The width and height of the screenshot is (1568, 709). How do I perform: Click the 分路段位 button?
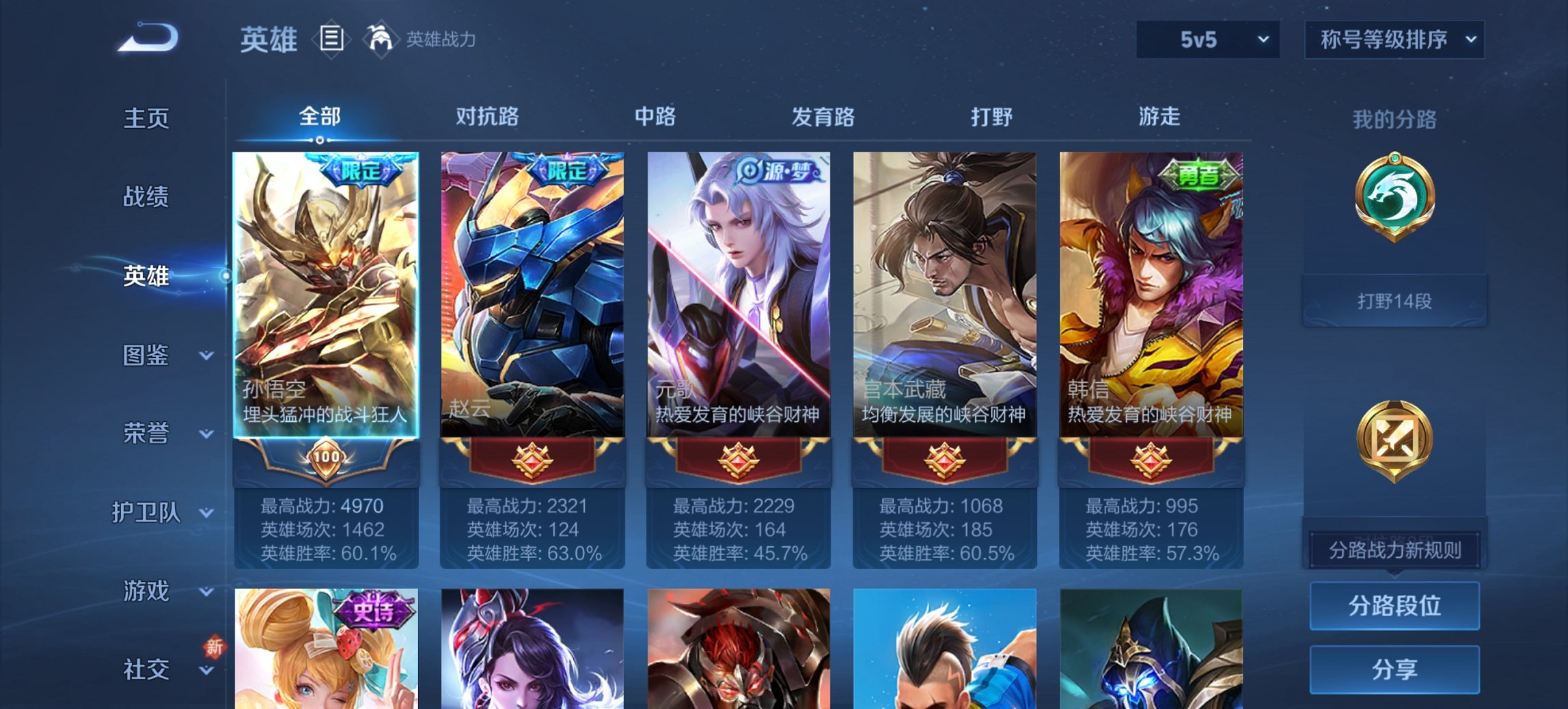(x=1394, y=606)
